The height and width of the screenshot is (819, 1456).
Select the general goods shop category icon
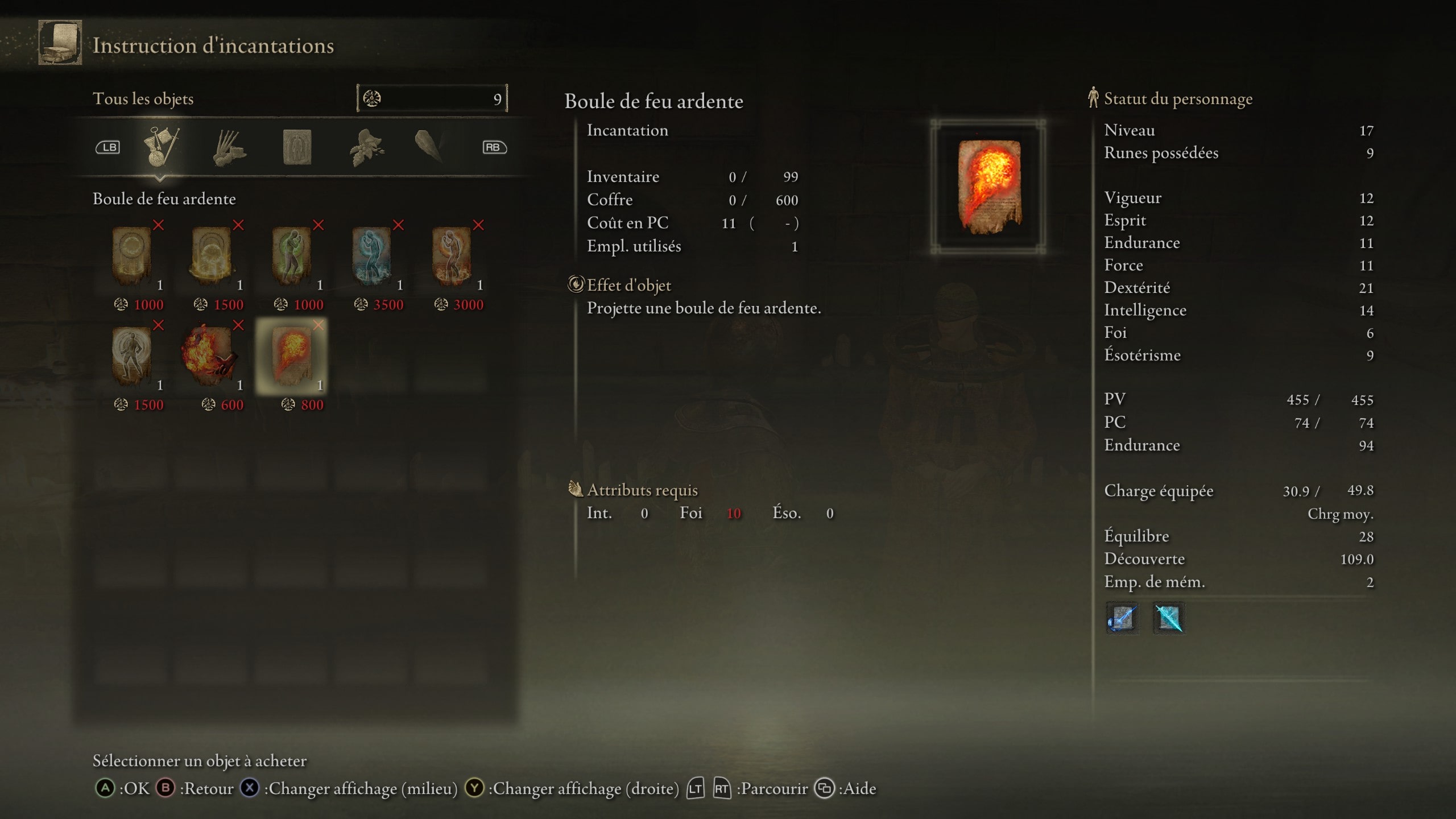coord(161,148)
